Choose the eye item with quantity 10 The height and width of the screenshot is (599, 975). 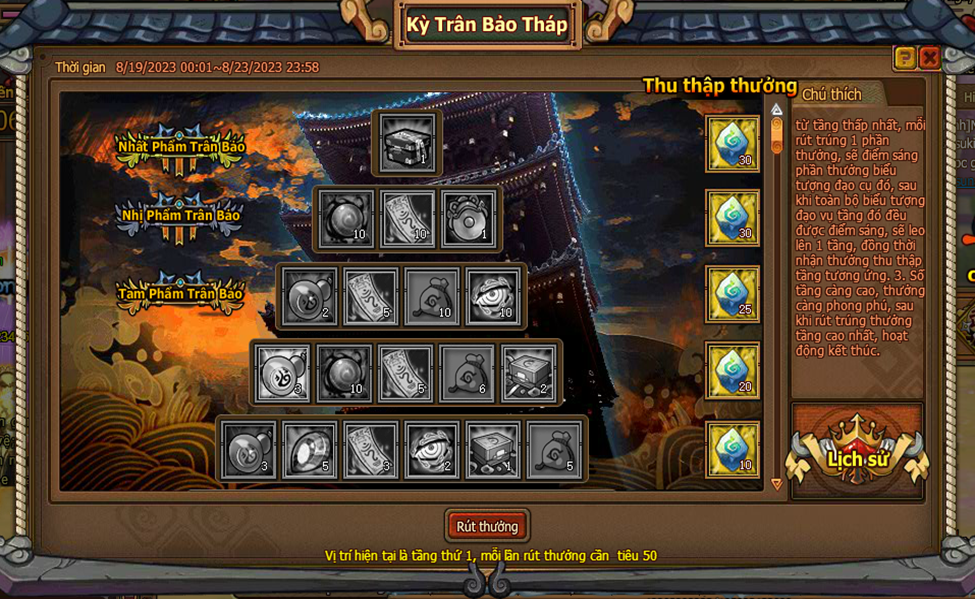click(x=493, y=296)
